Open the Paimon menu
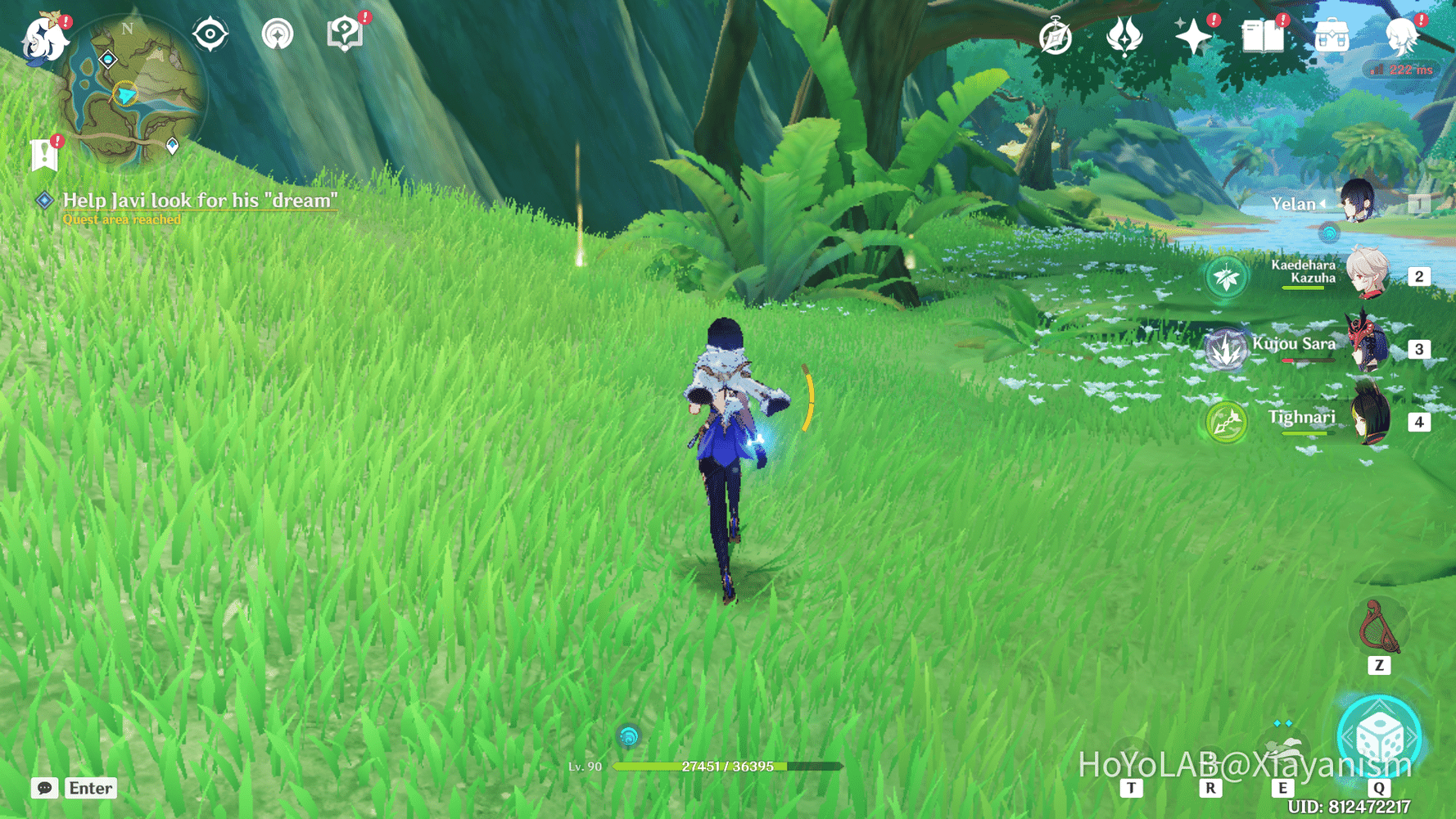This screenshot has width=1456, height=819. [x=45, y=39]
